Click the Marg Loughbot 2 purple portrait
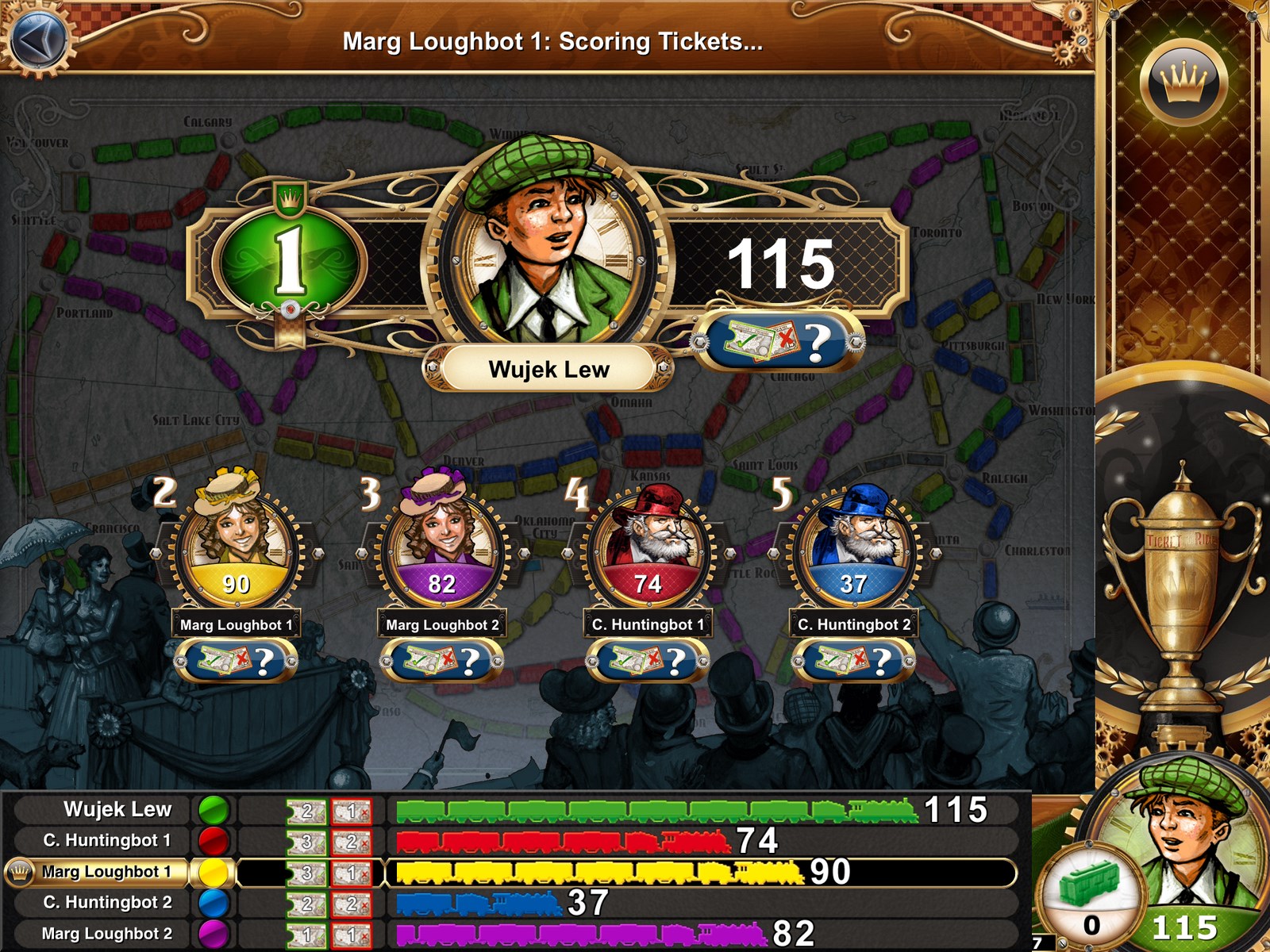Image resolution: width=1270 pixels, height=952 pixels. (441, 539)
